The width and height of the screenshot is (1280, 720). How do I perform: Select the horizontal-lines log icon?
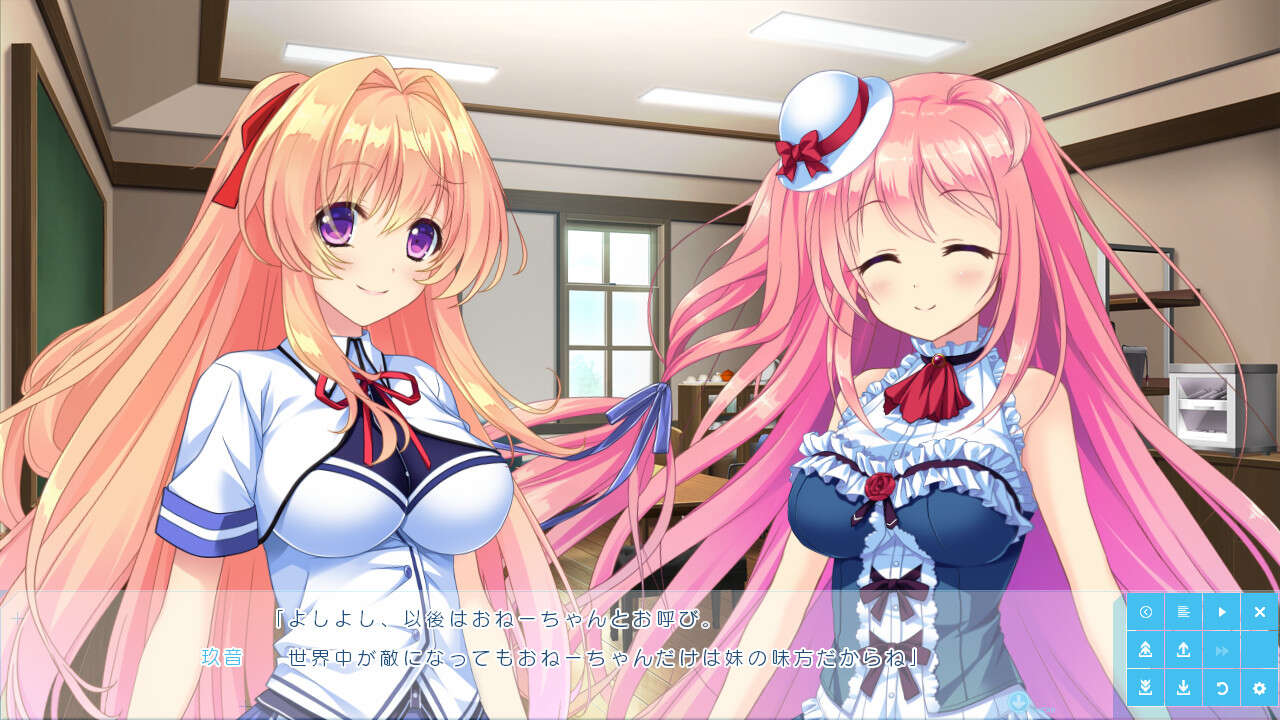coord(1183,612)
